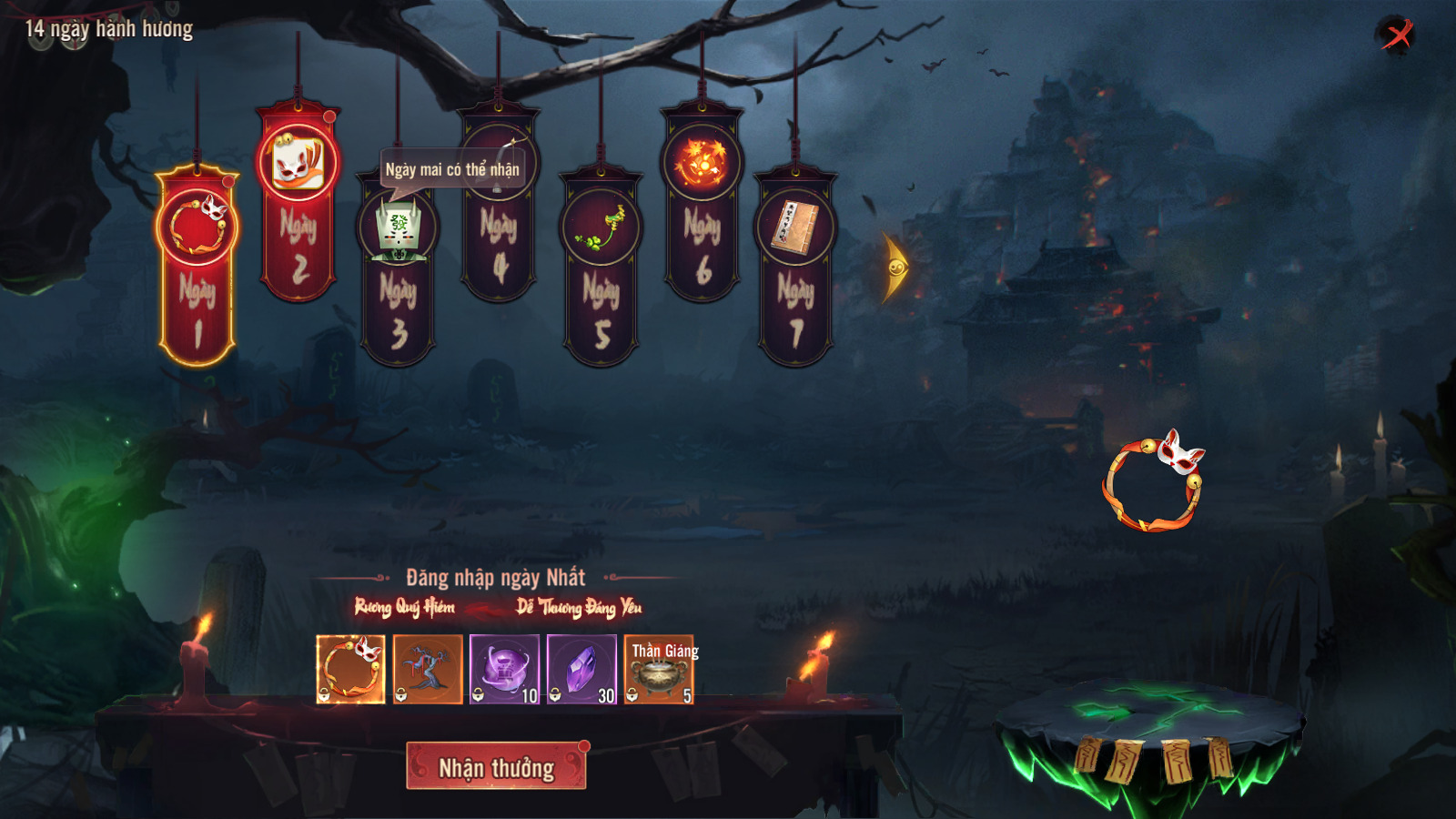
Task: Close the 14-day pilgrimage screen
Action: click(x=1396, y=35)
